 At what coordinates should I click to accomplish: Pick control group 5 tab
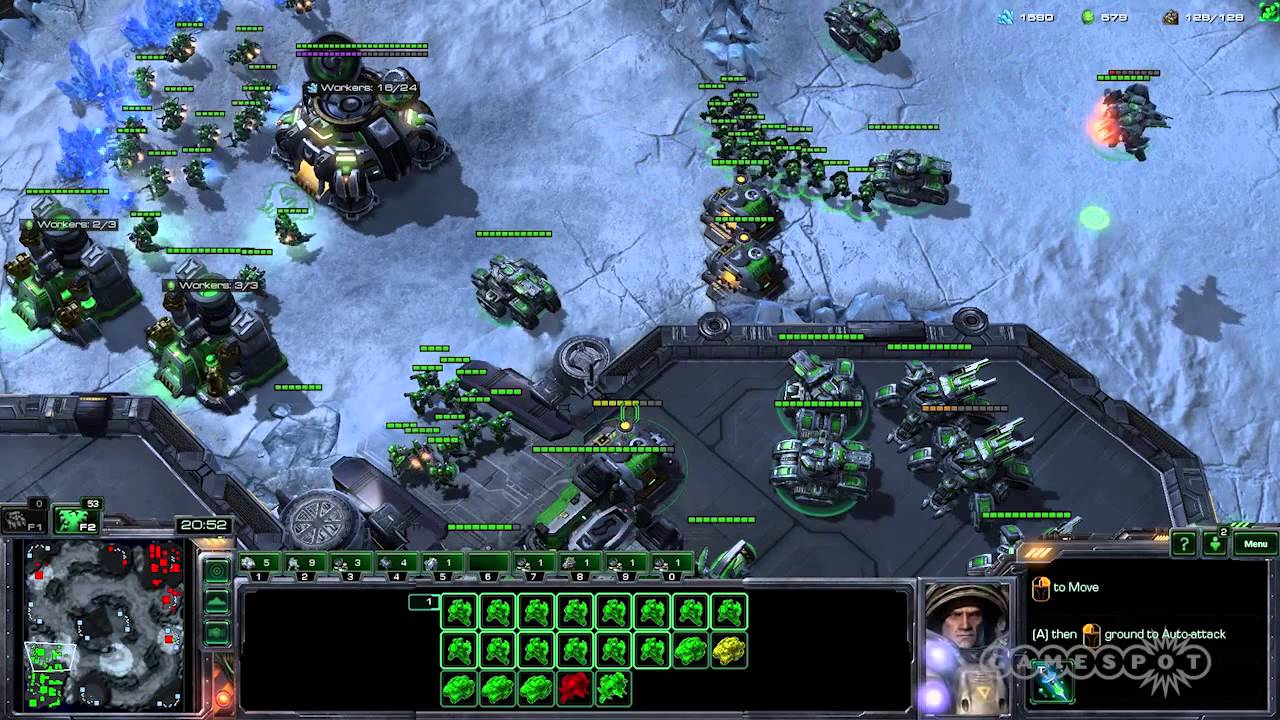point(441,564)
